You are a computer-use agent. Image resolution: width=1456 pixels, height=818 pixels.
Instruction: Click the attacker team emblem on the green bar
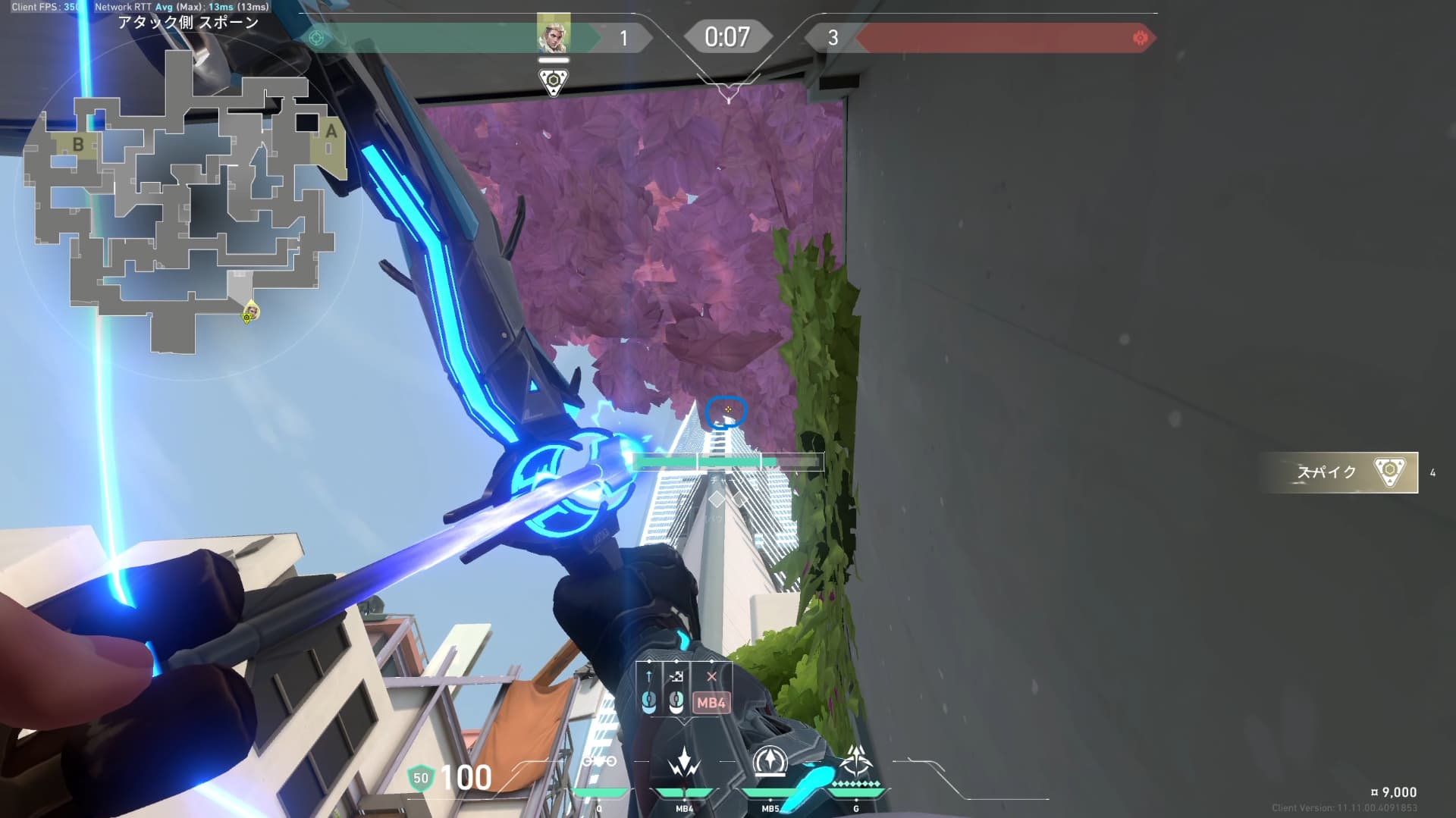(x=317, y=38)
